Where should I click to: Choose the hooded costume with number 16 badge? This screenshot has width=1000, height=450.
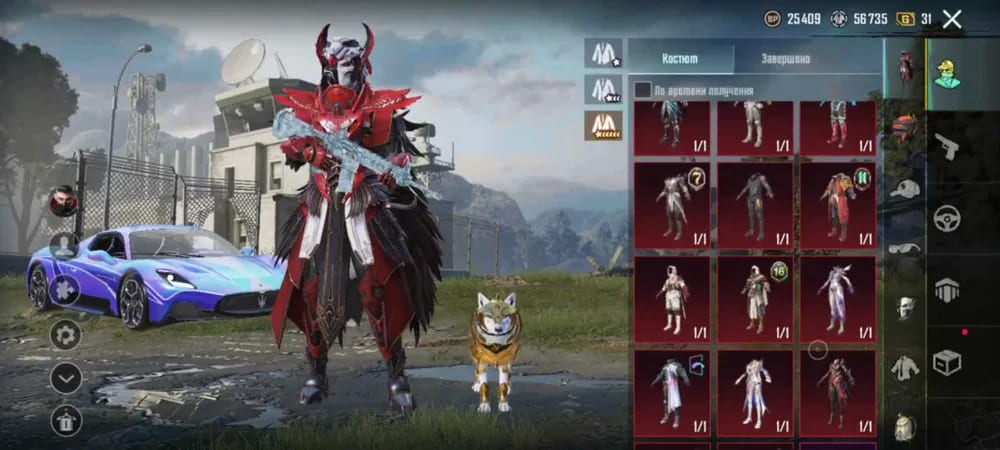[x=755, y=296]
